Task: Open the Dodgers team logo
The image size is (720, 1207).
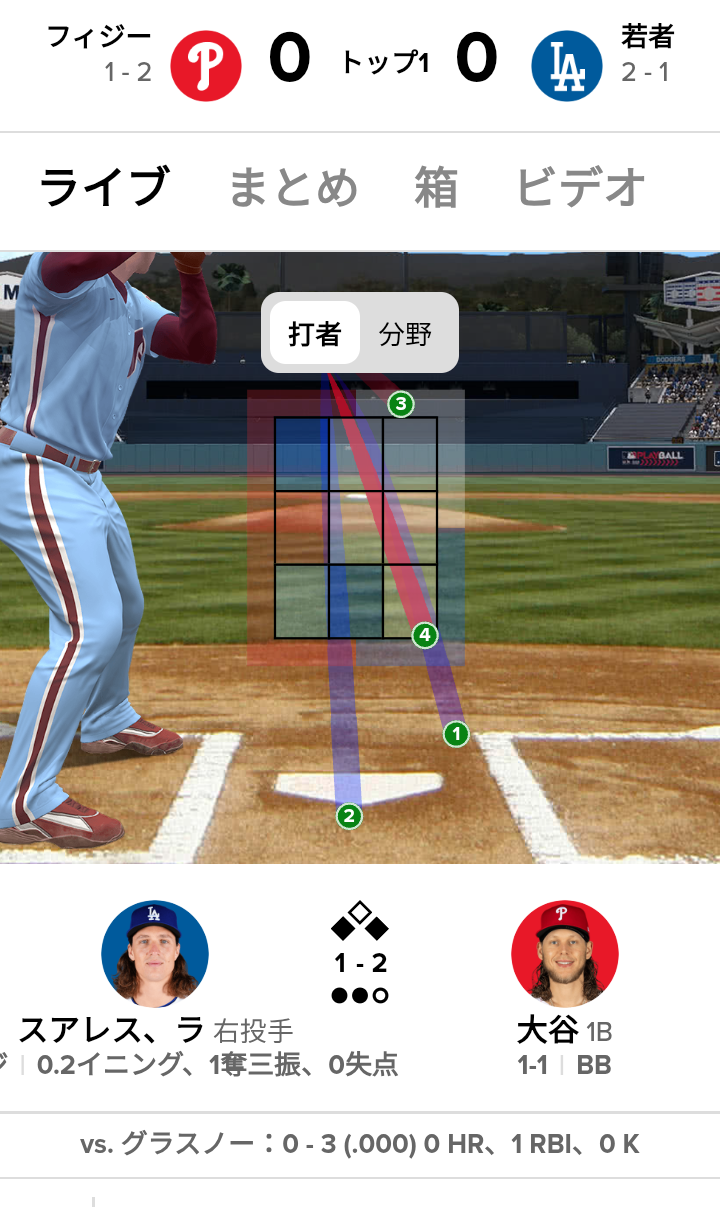Action: click(x=567, y=66)
